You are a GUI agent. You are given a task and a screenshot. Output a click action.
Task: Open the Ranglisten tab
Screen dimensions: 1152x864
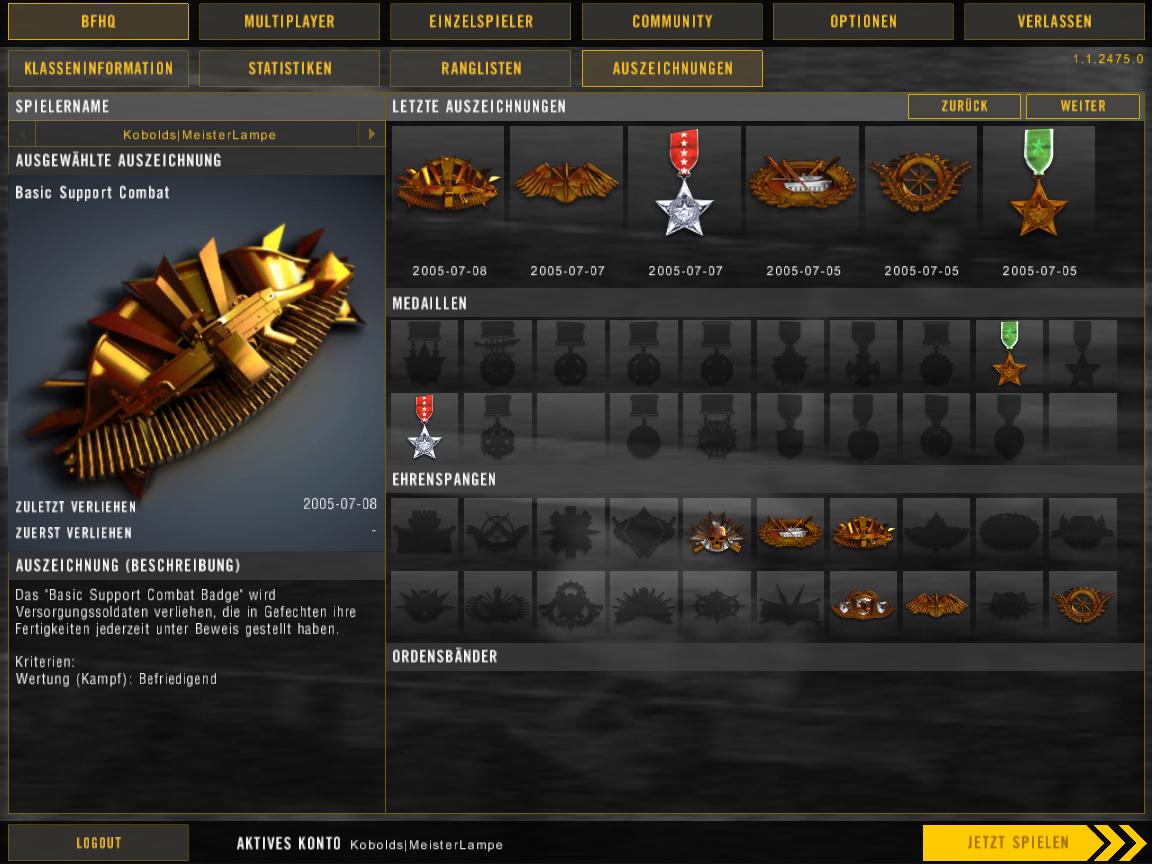[x=480, y=69]
